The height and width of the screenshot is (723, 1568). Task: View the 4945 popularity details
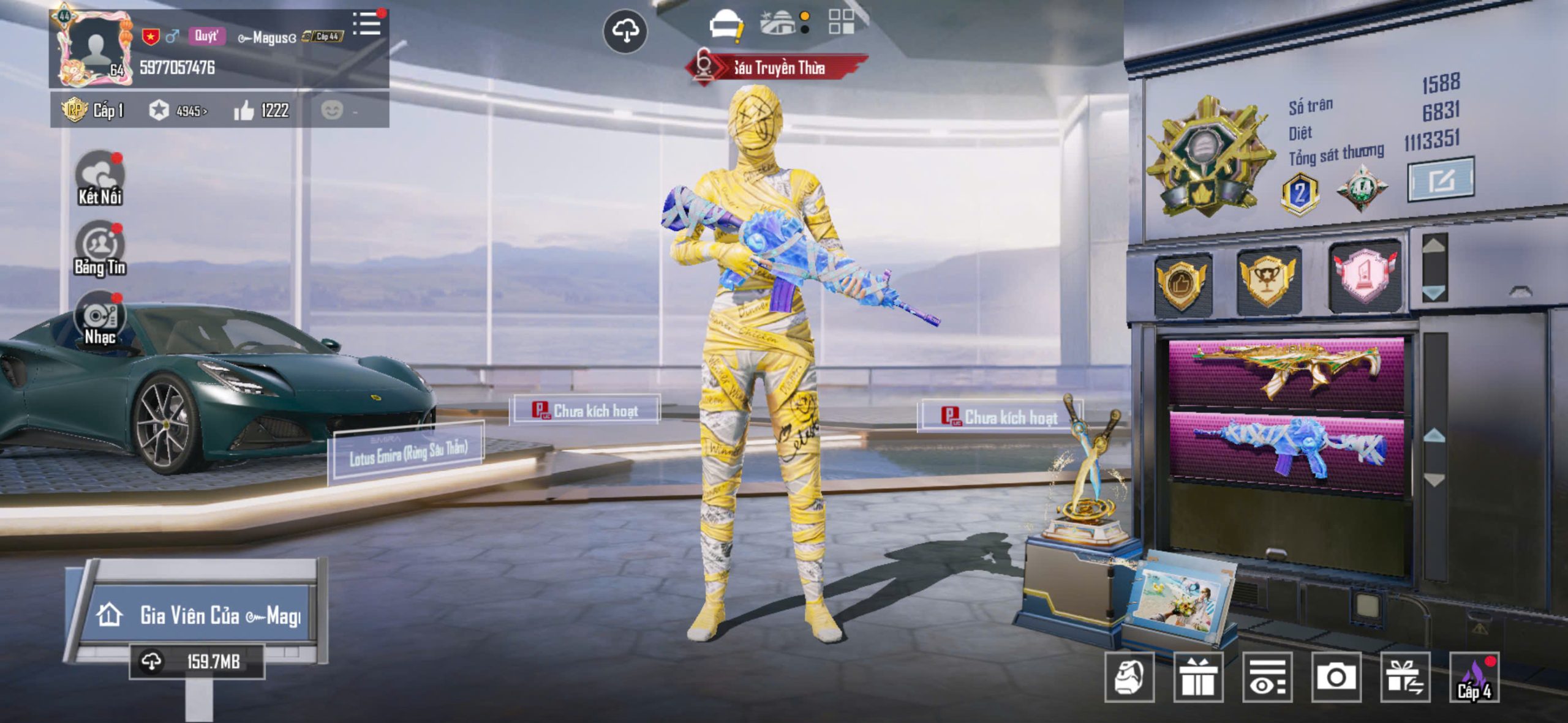pos(178,110)
